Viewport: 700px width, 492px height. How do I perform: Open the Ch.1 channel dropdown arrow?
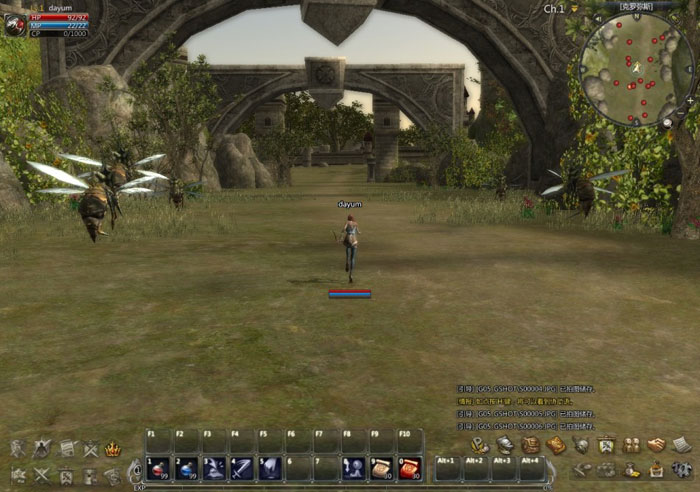pos(575,9)
